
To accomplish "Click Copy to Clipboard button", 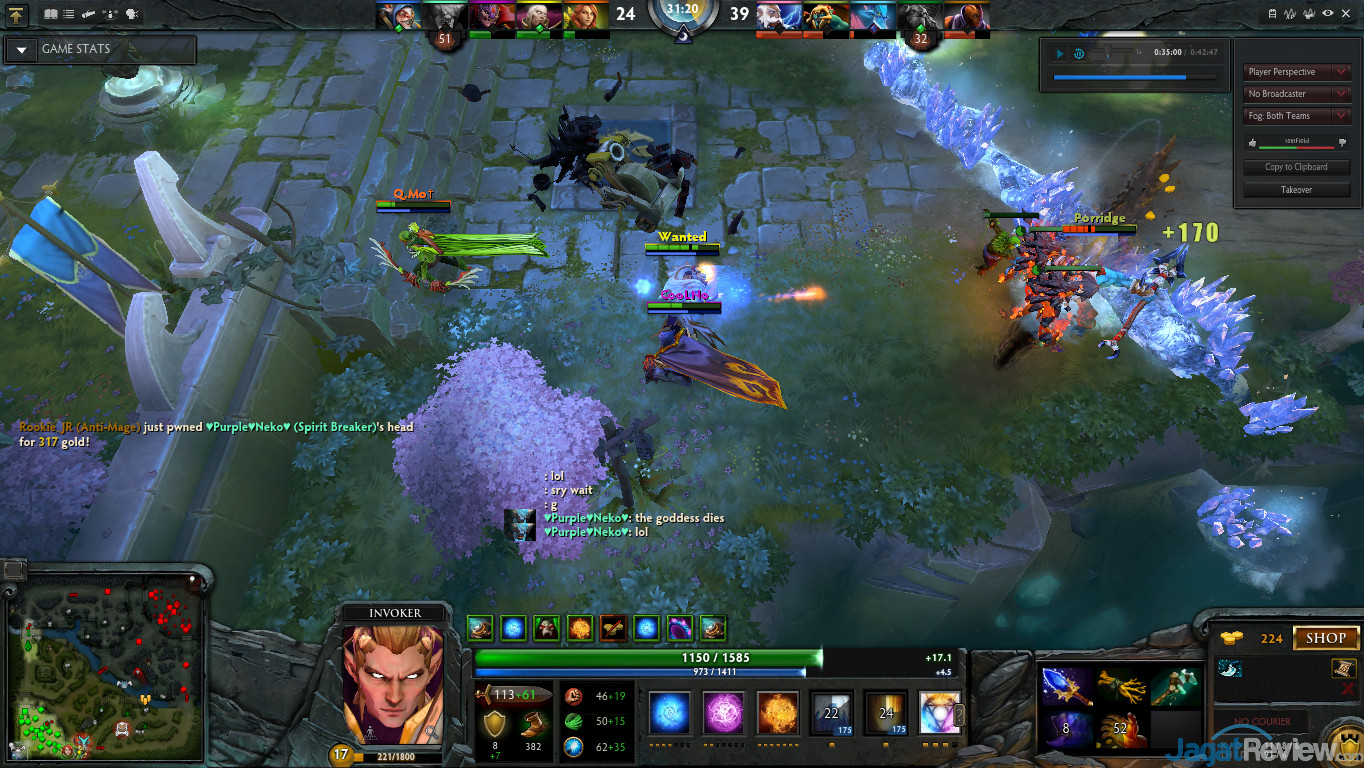I will [1296, 167].
